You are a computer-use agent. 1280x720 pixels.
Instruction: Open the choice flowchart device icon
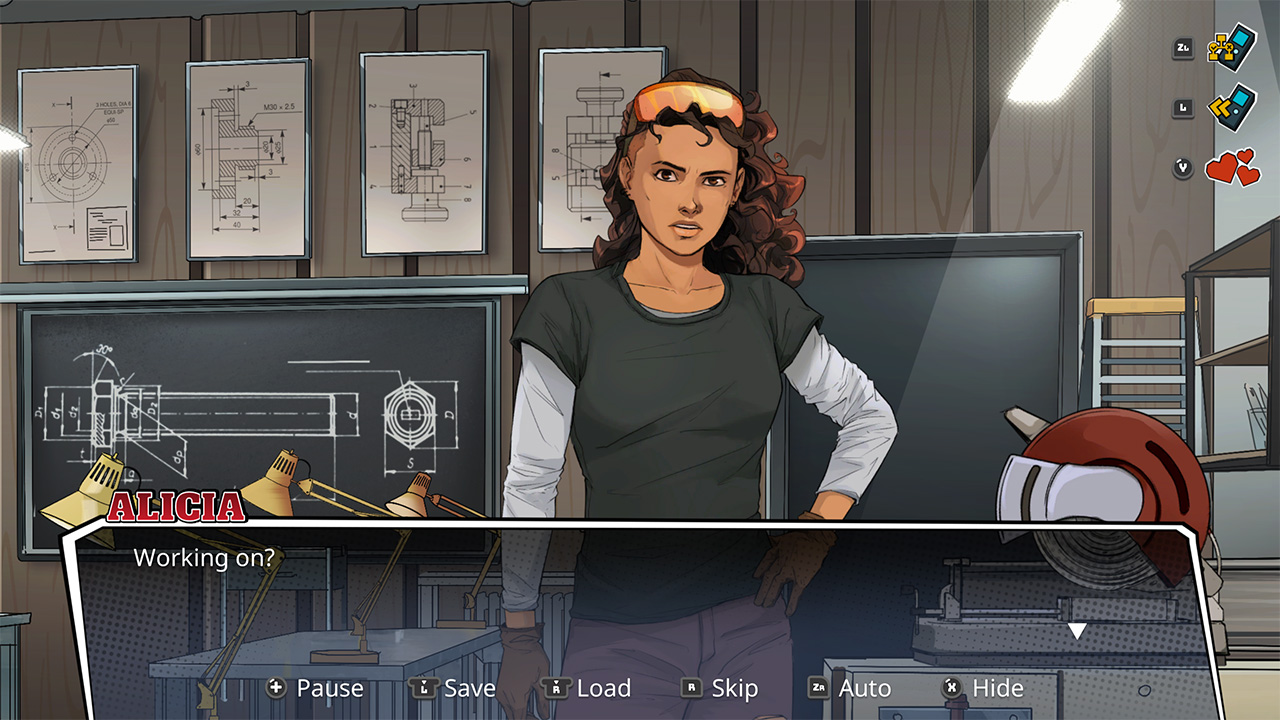[x=1233, y=47]
